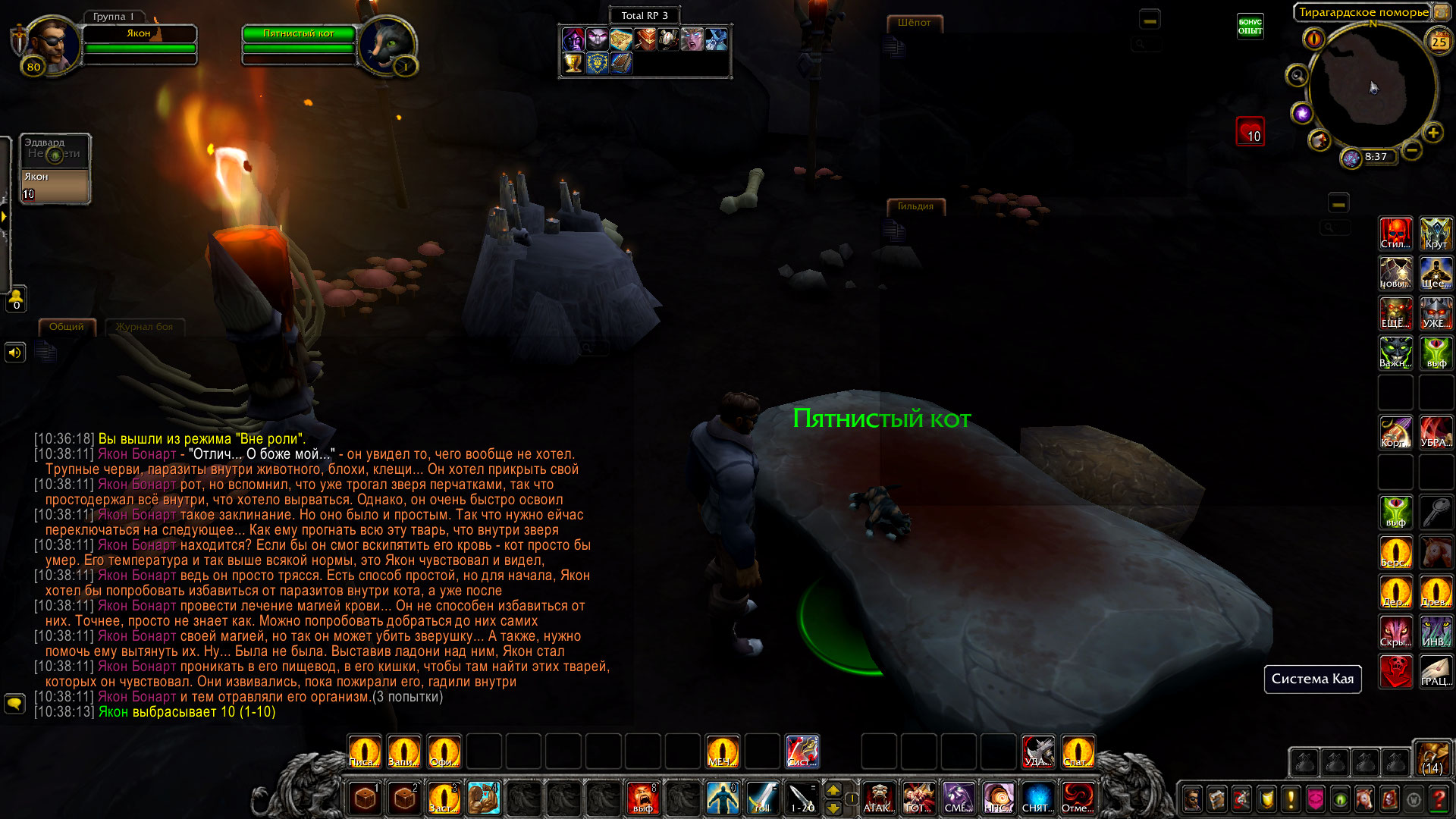Zoom out the minimap with the minus button
The height and width of the screenshot is (819, 1456).
coord(1411,150)
